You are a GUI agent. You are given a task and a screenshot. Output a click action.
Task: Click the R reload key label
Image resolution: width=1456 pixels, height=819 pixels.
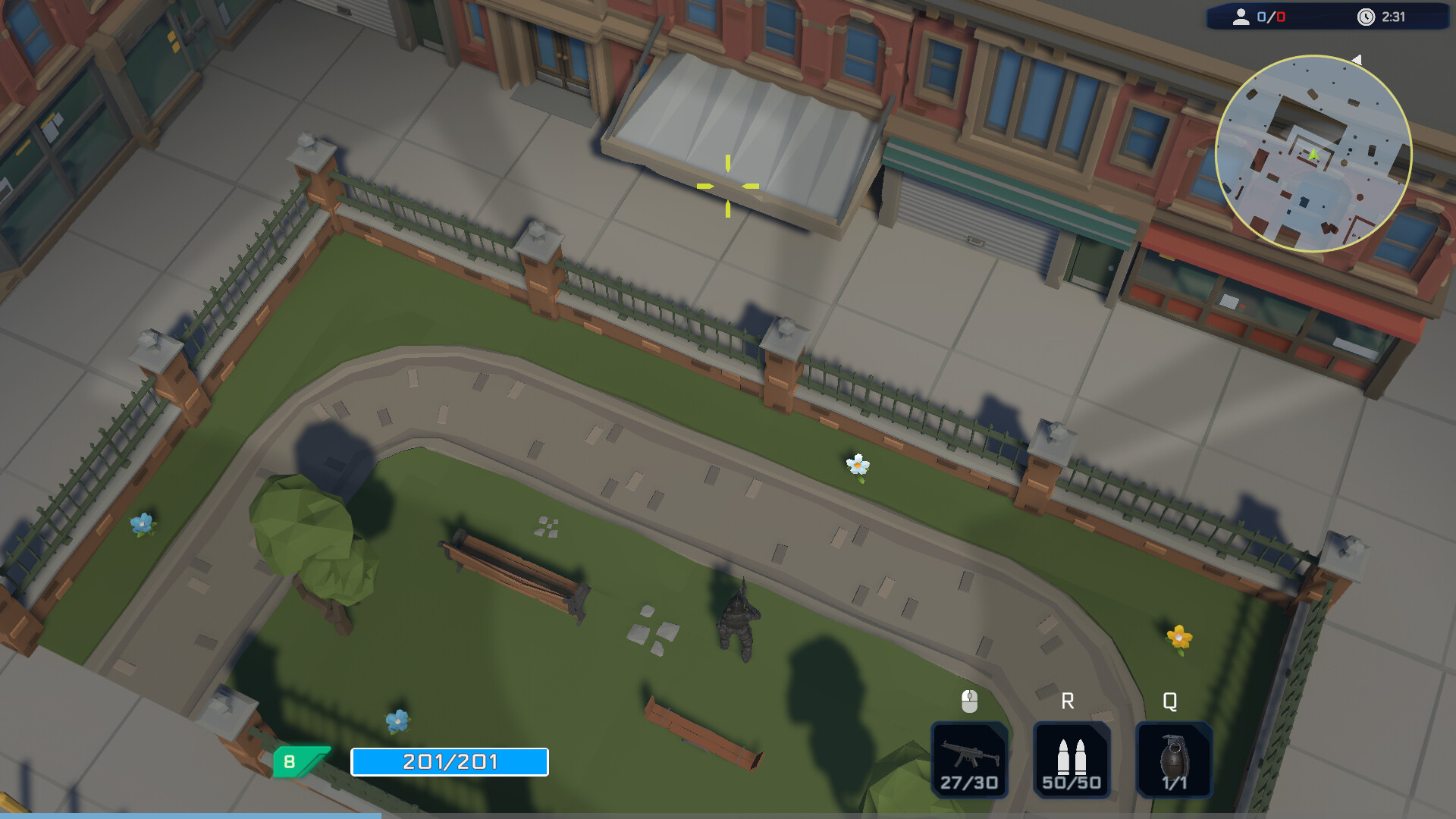1068,701
